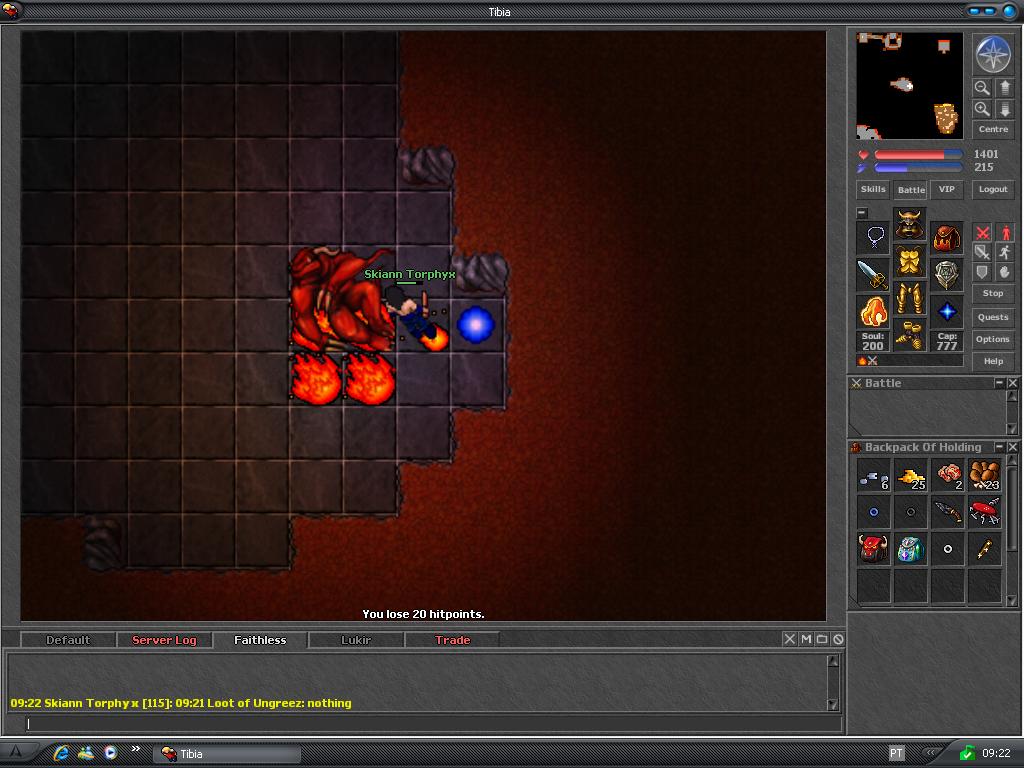Zoom in on the minimap
This screenshot has height=768, width=1024.
coord(982,109)
